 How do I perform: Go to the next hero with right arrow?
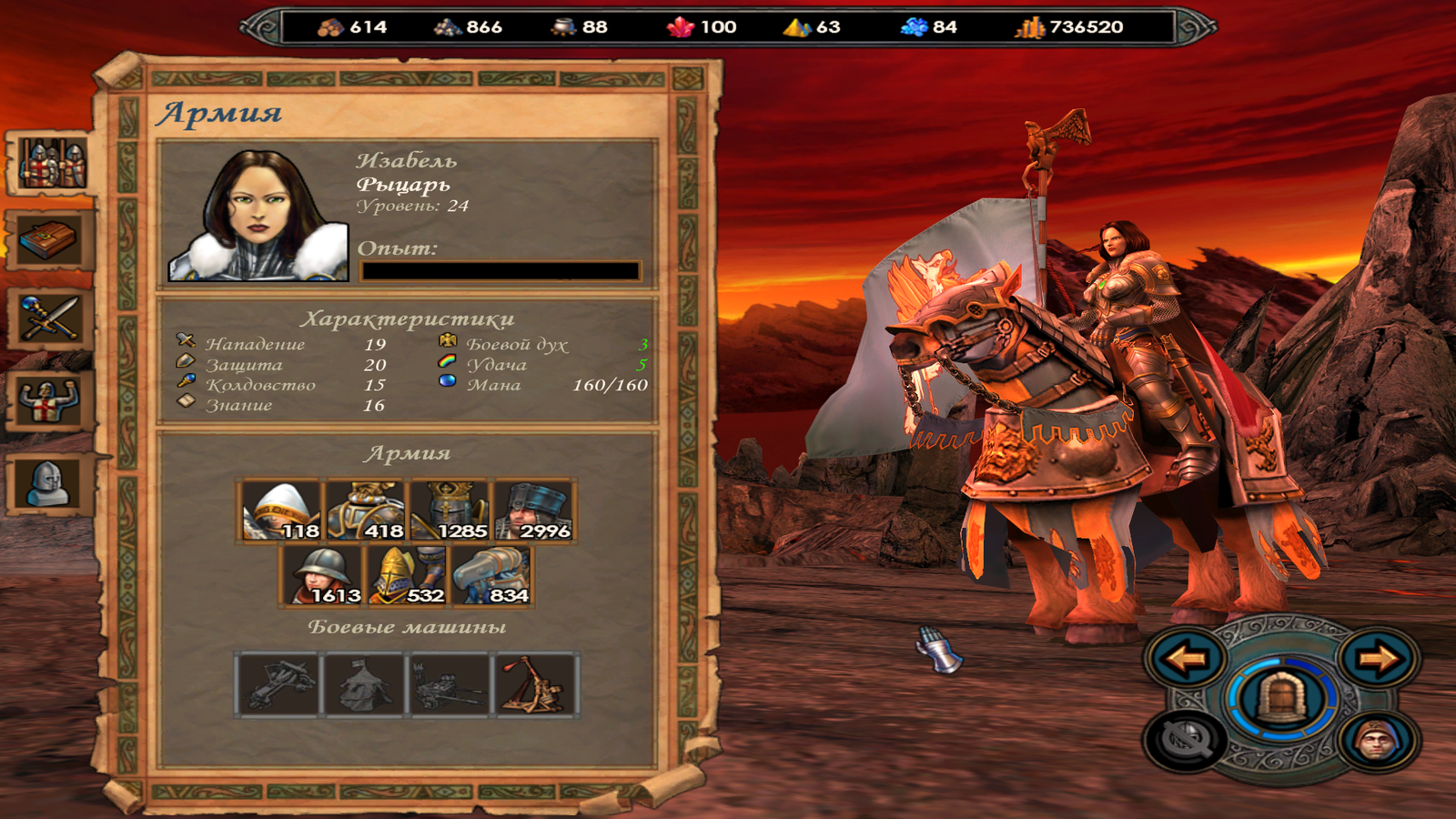pos(1379,657)
